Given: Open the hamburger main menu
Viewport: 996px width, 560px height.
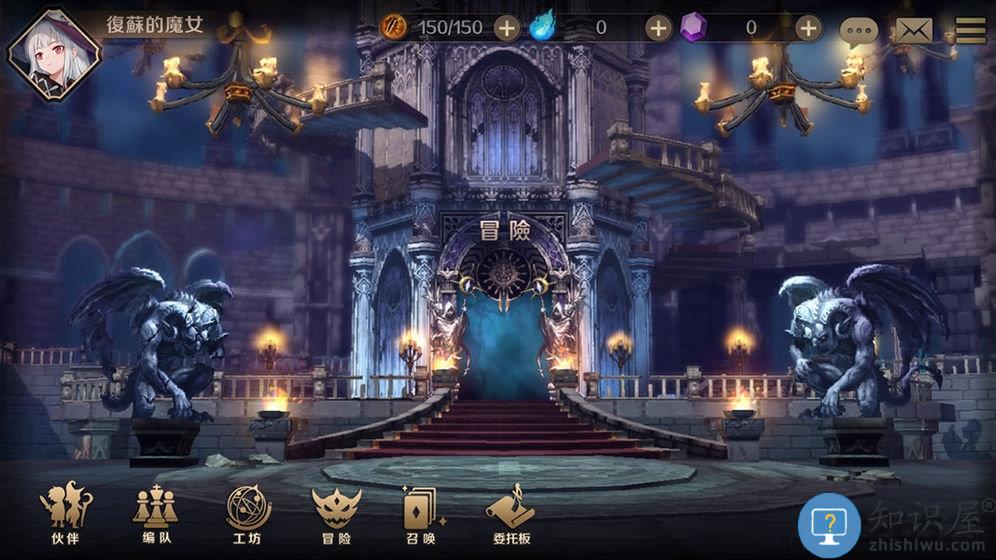Looking at the screenshot, I should (x=969, y=30).
